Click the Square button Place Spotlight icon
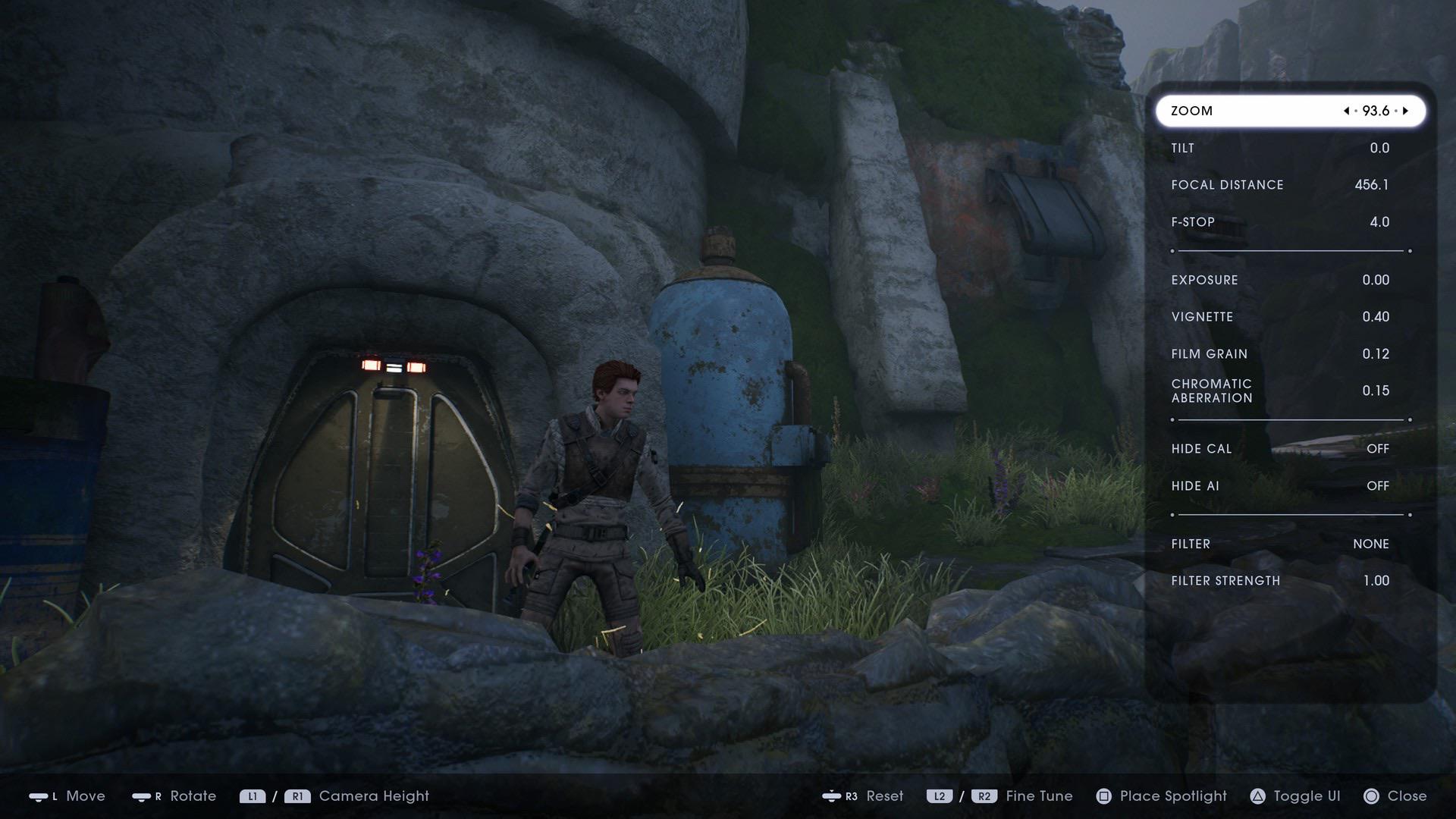 coord(1103,796)
